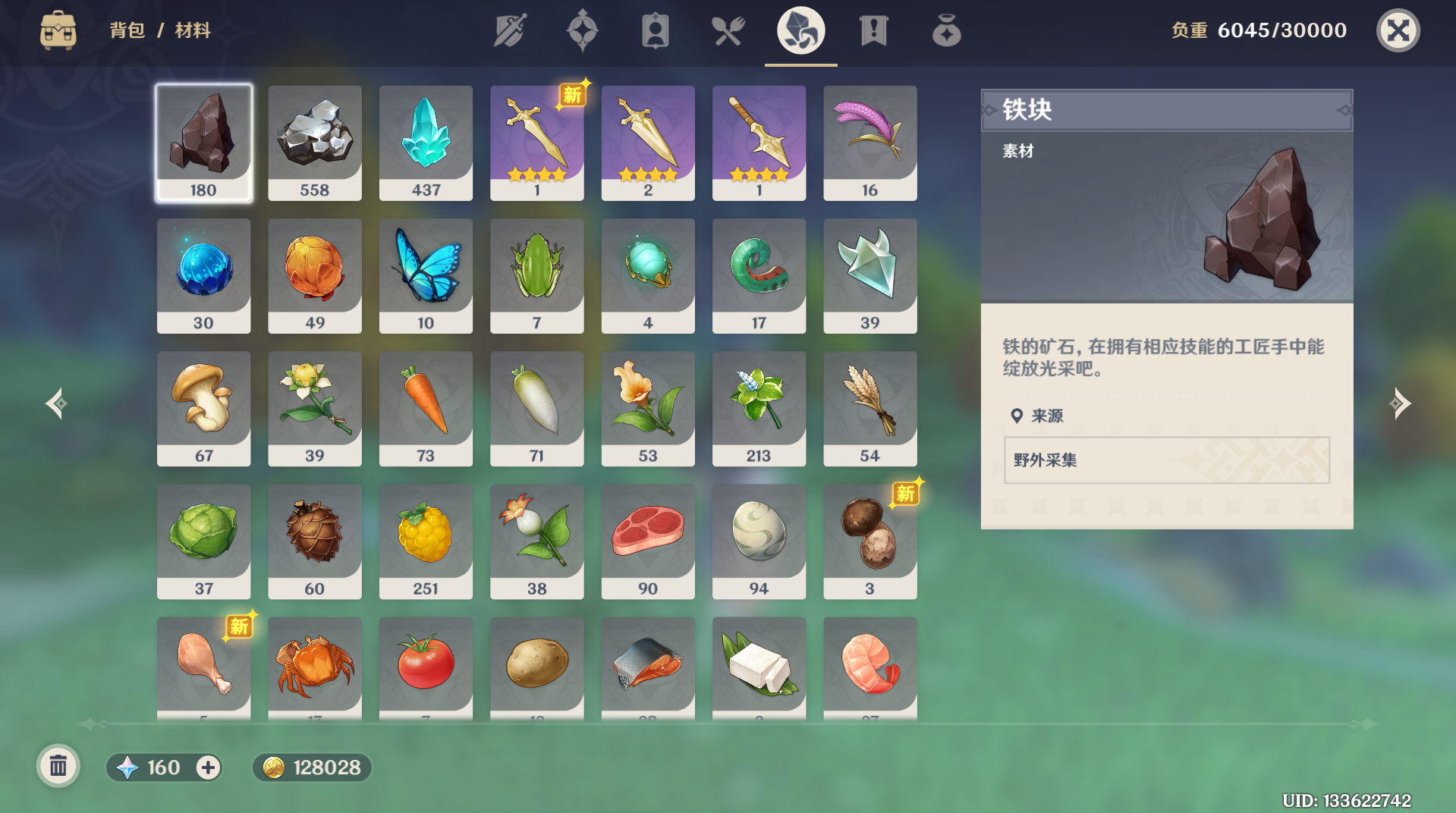This screenshot has width=1456, height=813.
Task: Choose the raw meat slot
Action: (x=648, y=541)
